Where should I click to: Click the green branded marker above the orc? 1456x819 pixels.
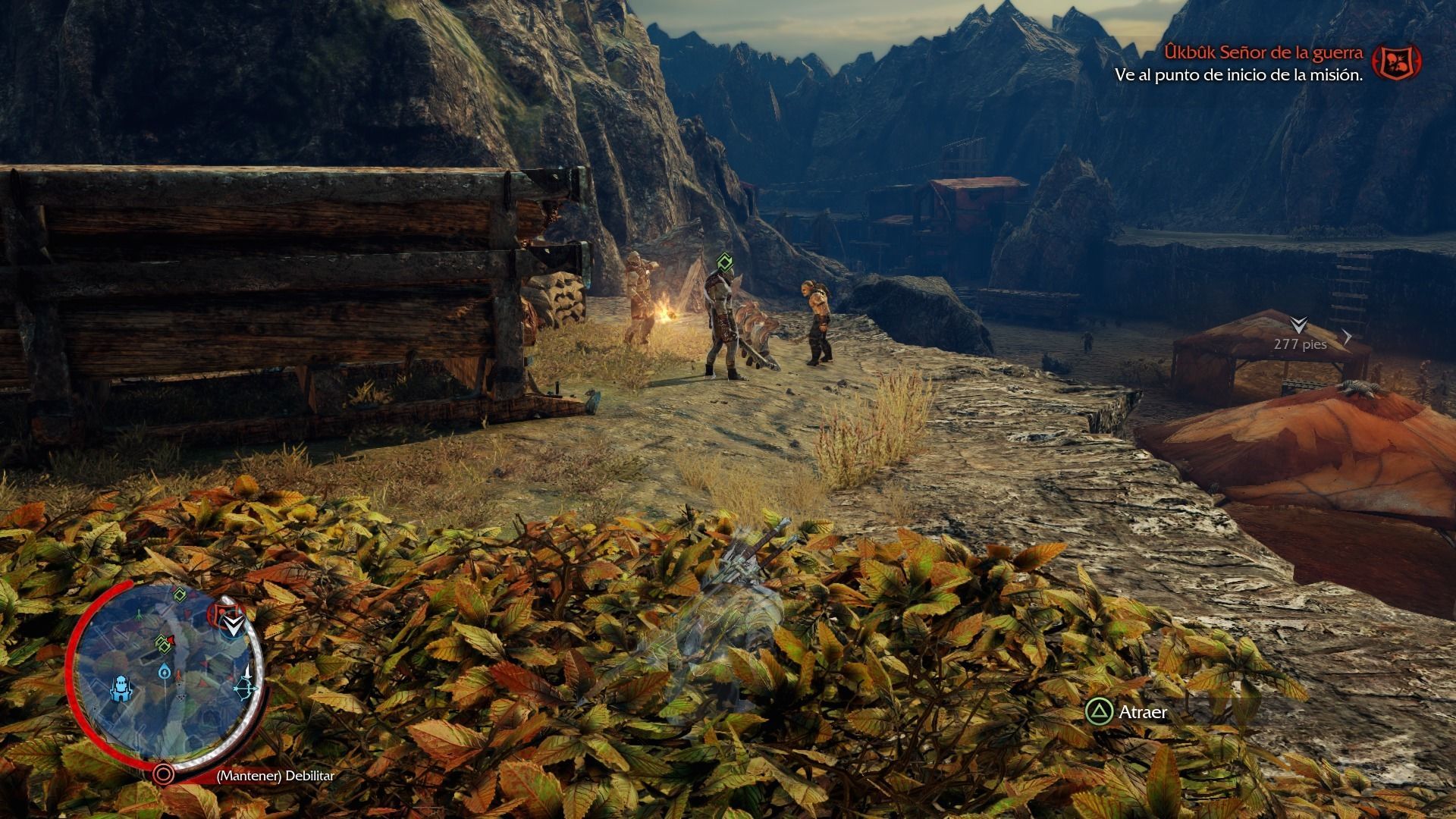click(x=725, y=263)
